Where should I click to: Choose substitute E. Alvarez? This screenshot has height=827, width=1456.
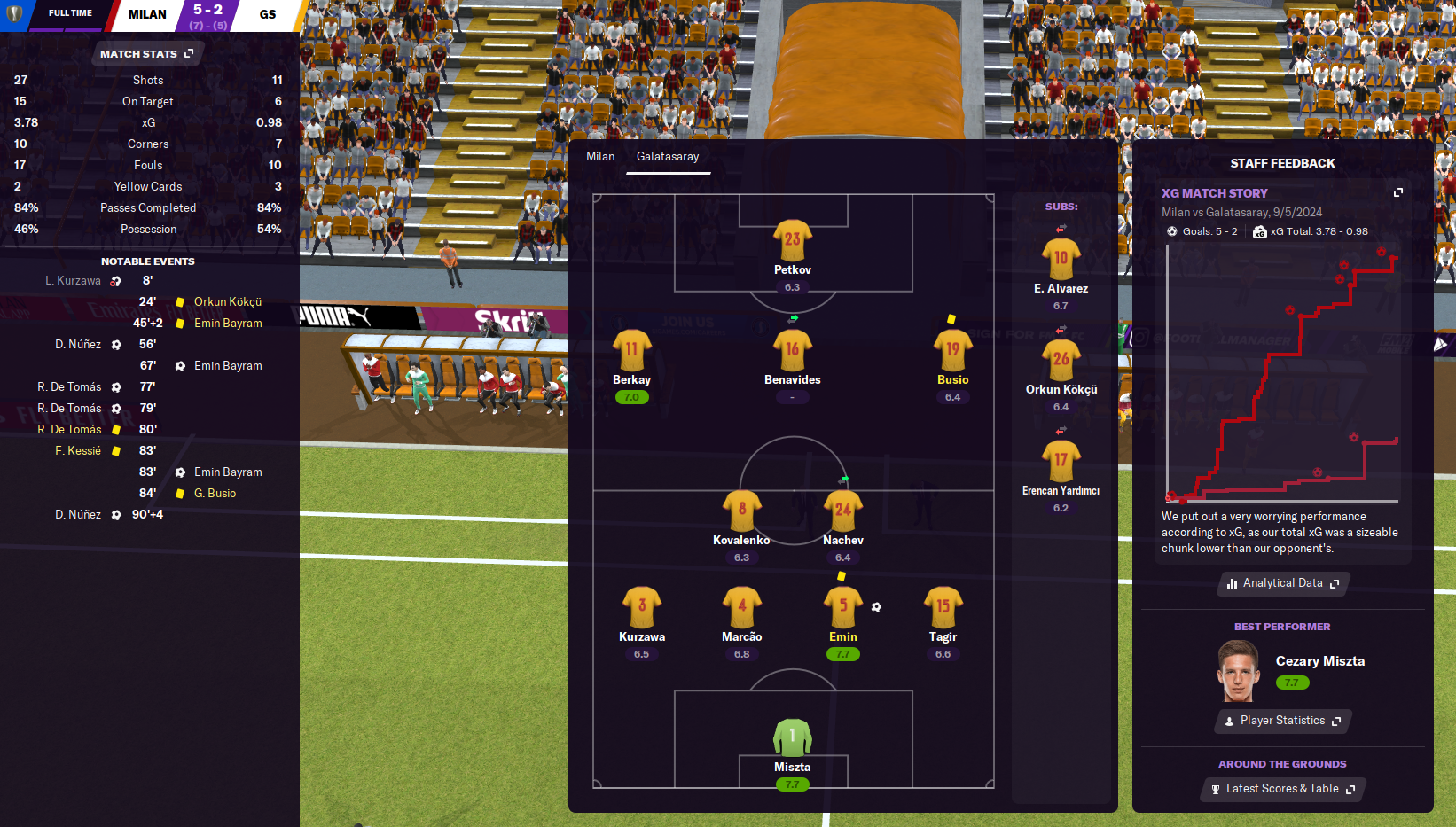tap(1061, 260)
